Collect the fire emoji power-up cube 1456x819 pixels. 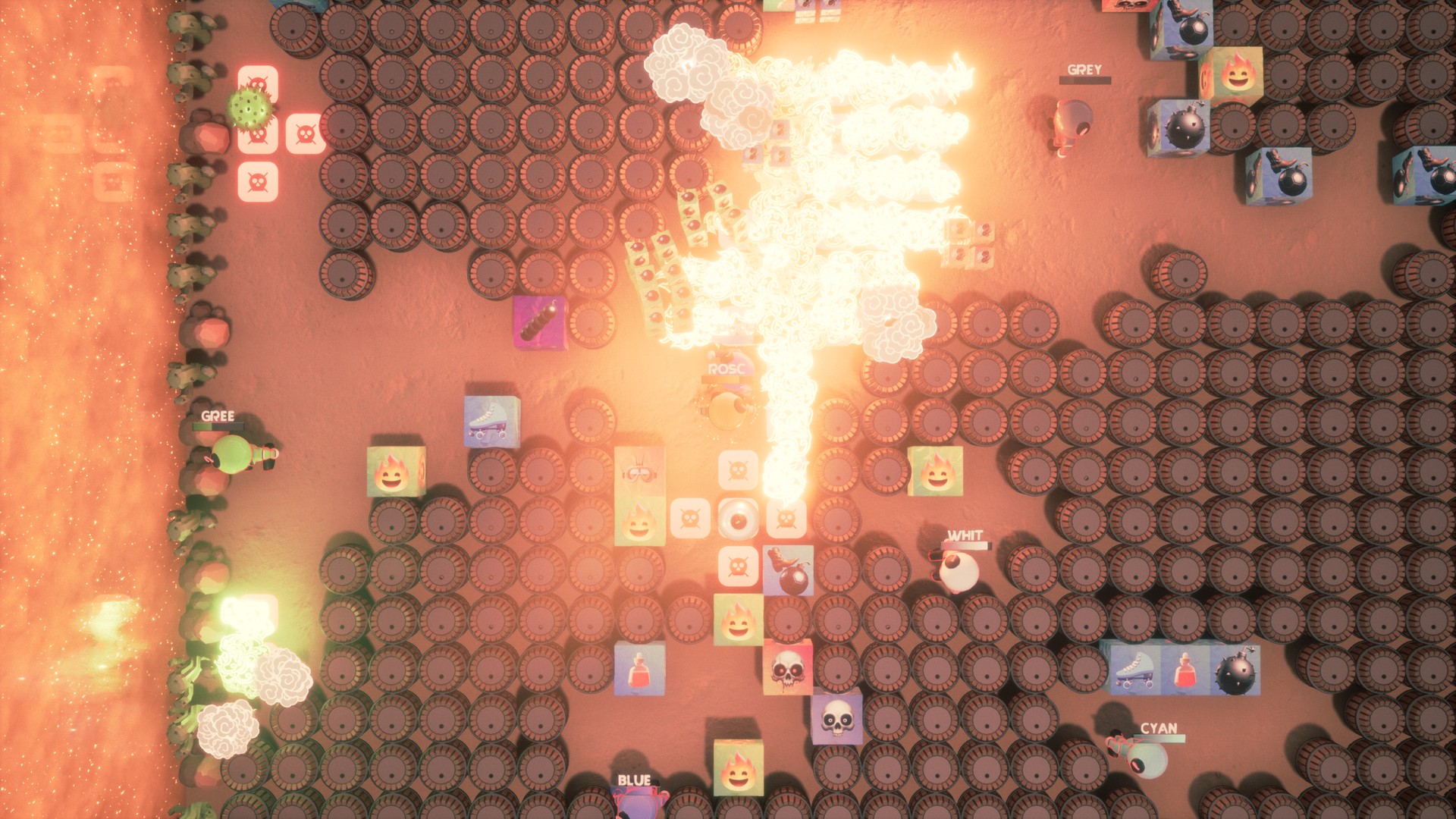click(x=396, y=472)
